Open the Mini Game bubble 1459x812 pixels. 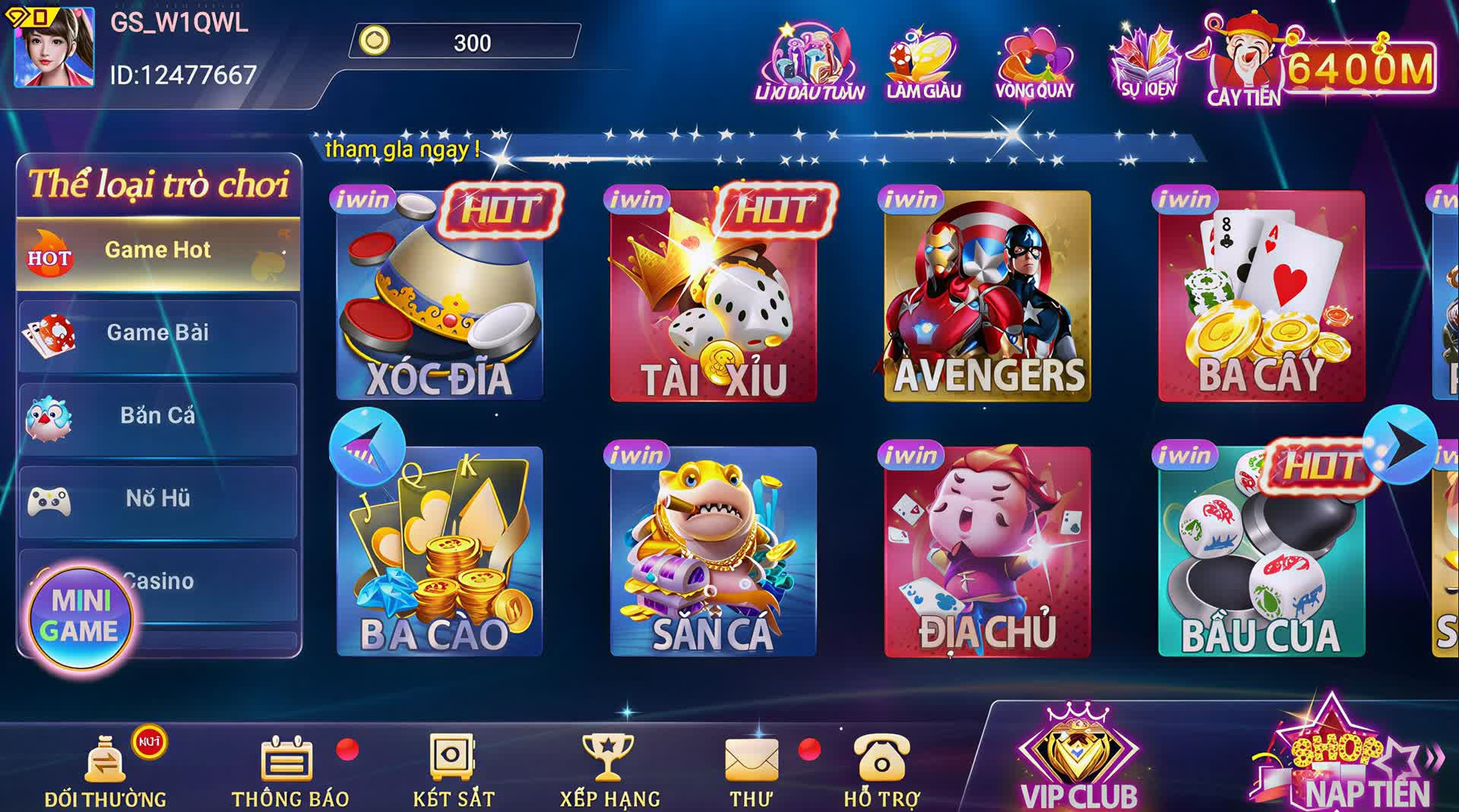80,617
